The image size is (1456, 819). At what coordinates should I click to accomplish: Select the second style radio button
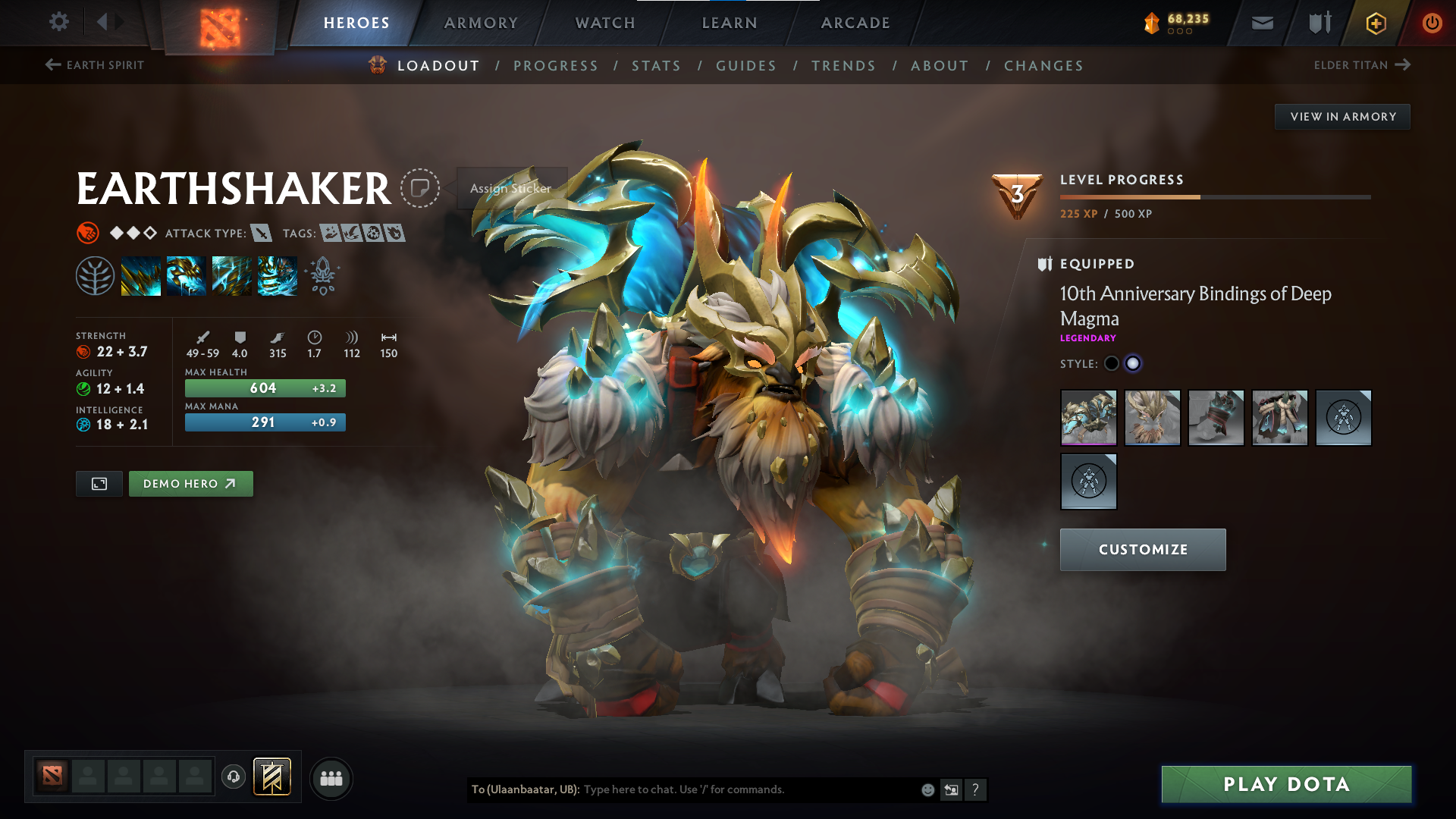pyautogui.click(x=1133, y=363)
